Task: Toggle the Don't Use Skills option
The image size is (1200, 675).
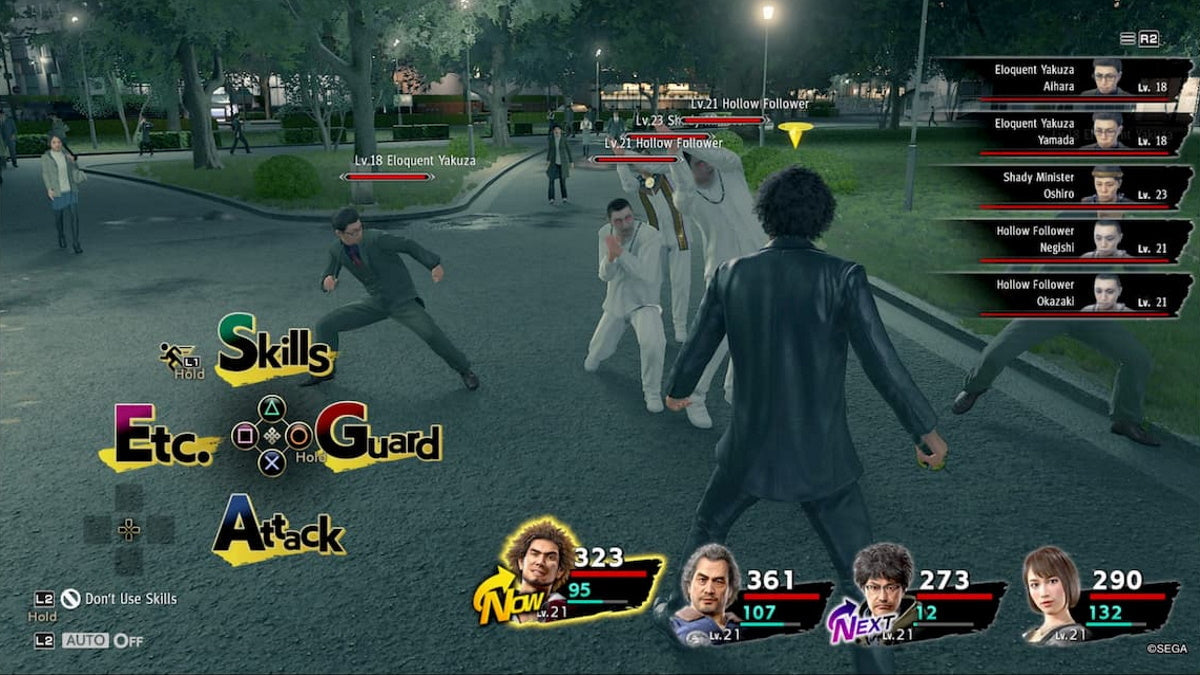Action: pos(119,599)
